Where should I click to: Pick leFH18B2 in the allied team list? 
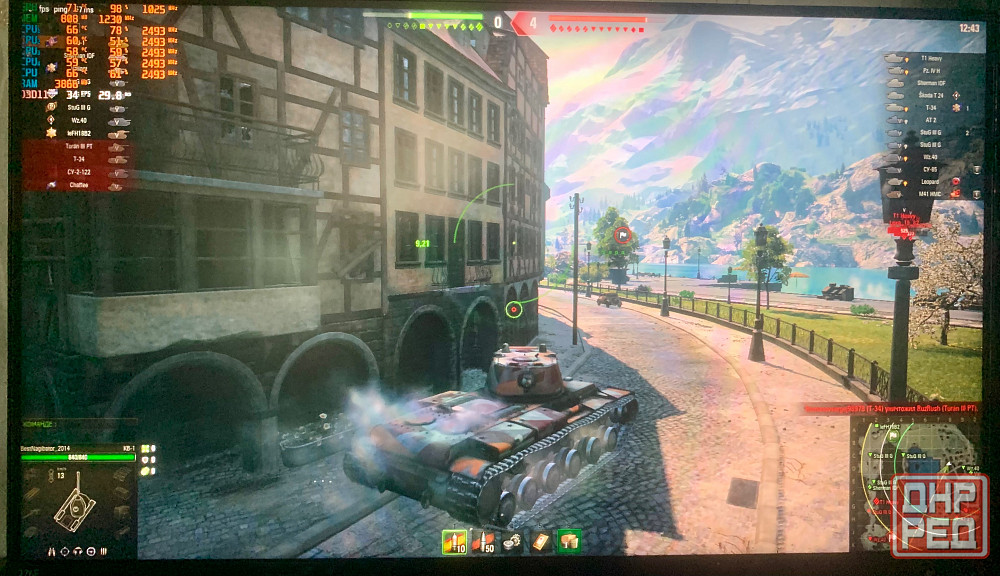pos(82,132)
